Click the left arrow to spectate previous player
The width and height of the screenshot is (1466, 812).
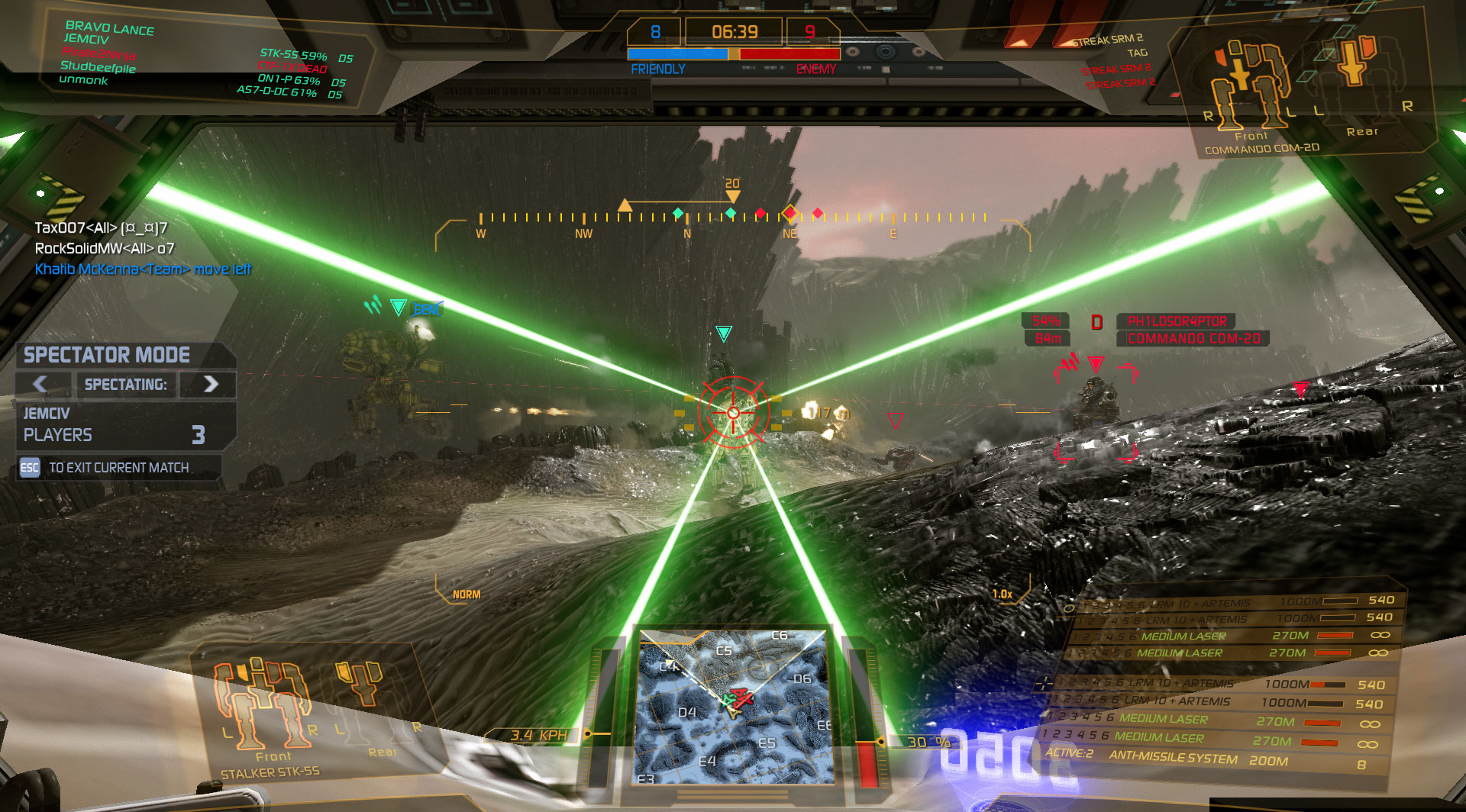(x=40, y=385)
